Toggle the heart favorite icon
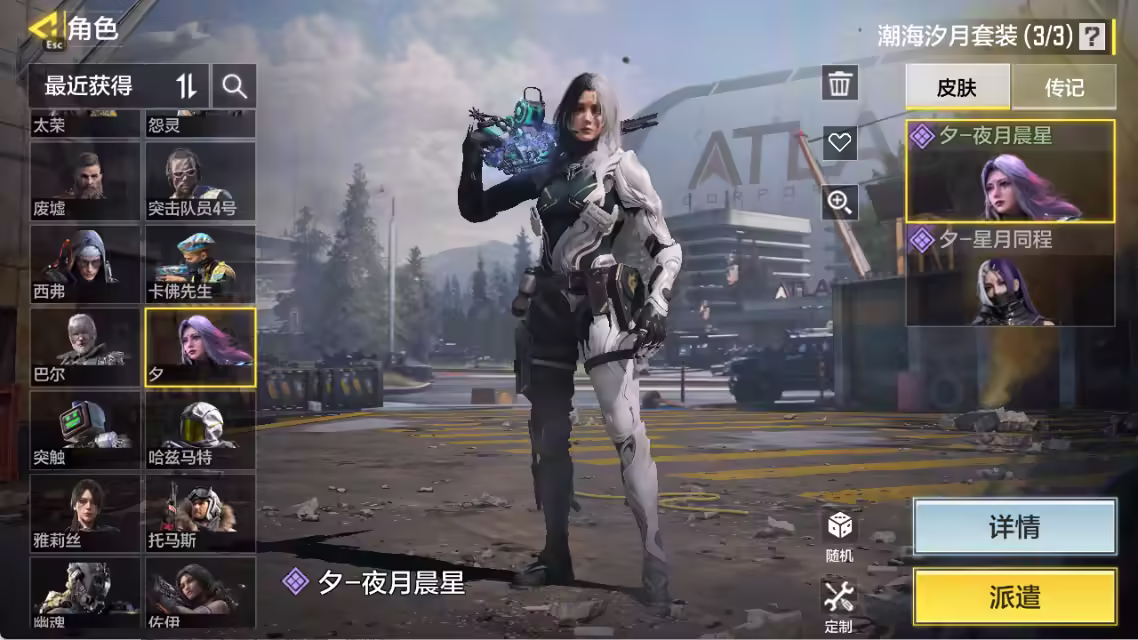The width and height of the screenshot is (1138, 640). coord(840,142)
